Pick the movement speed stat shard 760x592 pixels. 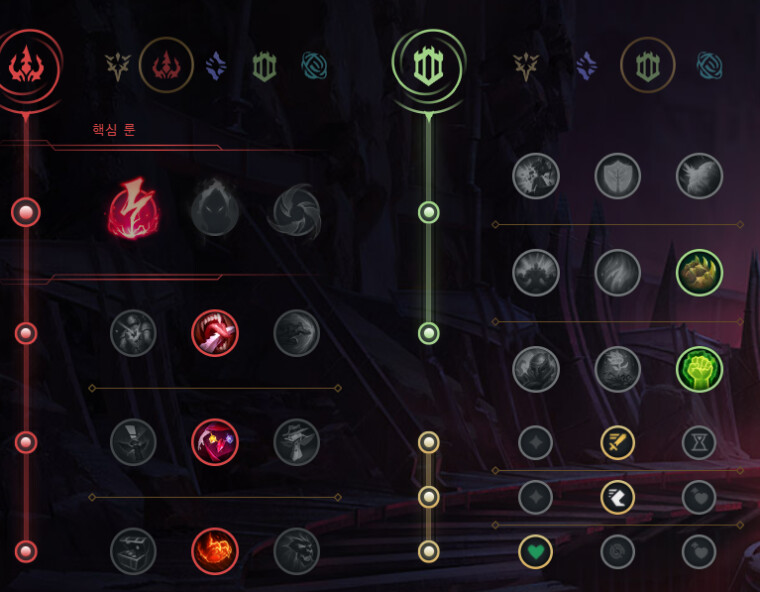618,497
